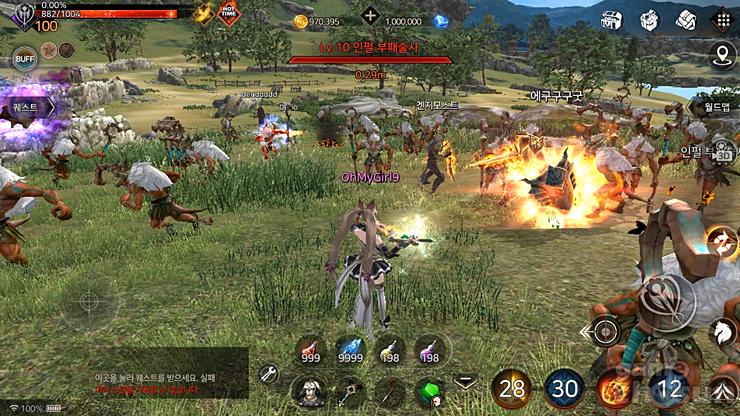
Task: Open the main grid menu
Action: 720,19
